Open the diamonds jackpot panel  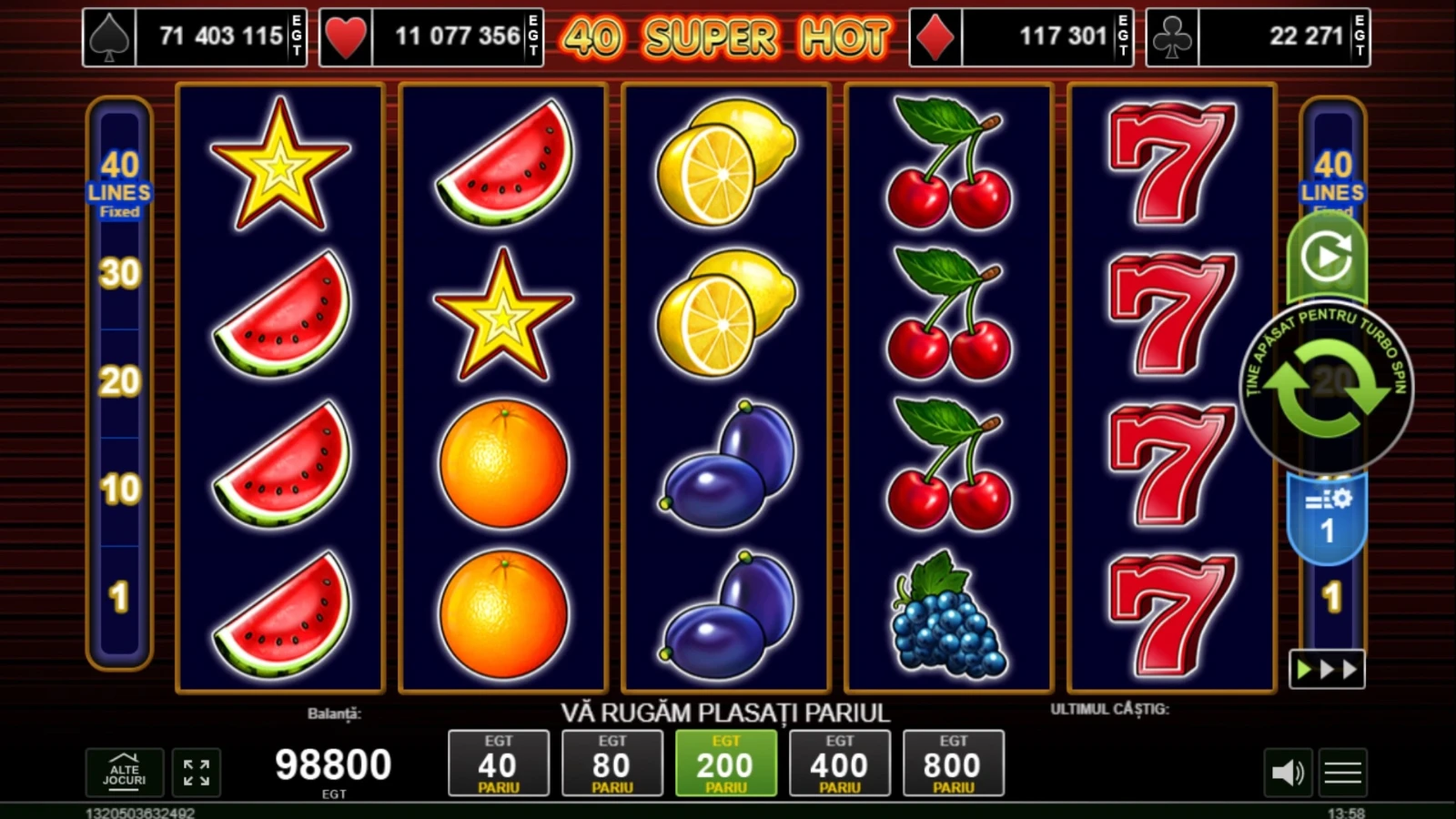click(1021, 37)
